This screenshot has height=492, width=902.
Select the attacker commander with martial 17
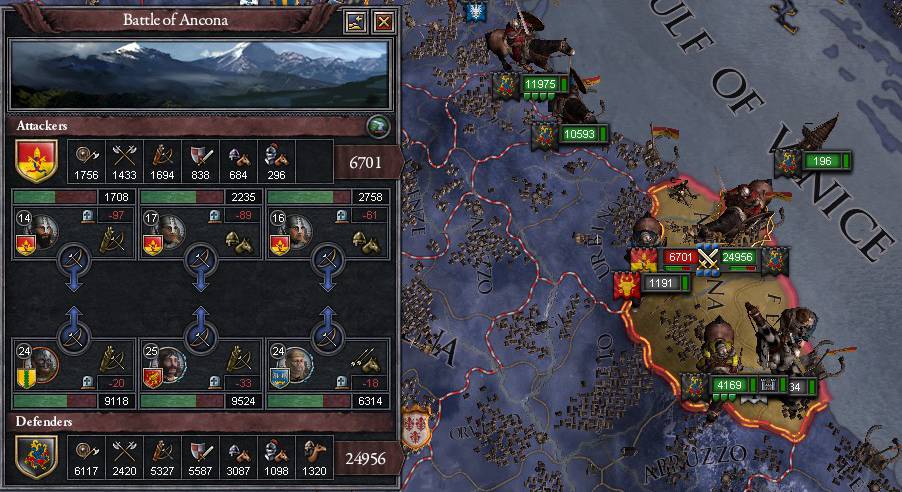[167, 232]
